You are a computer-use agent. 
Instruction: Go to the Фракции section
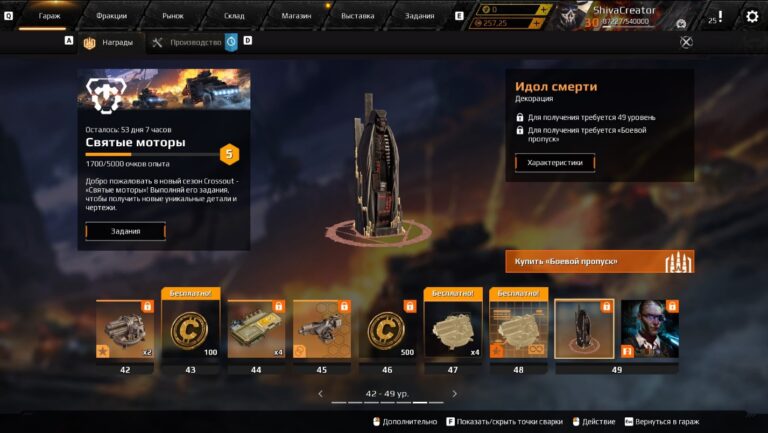coord(111,16)
